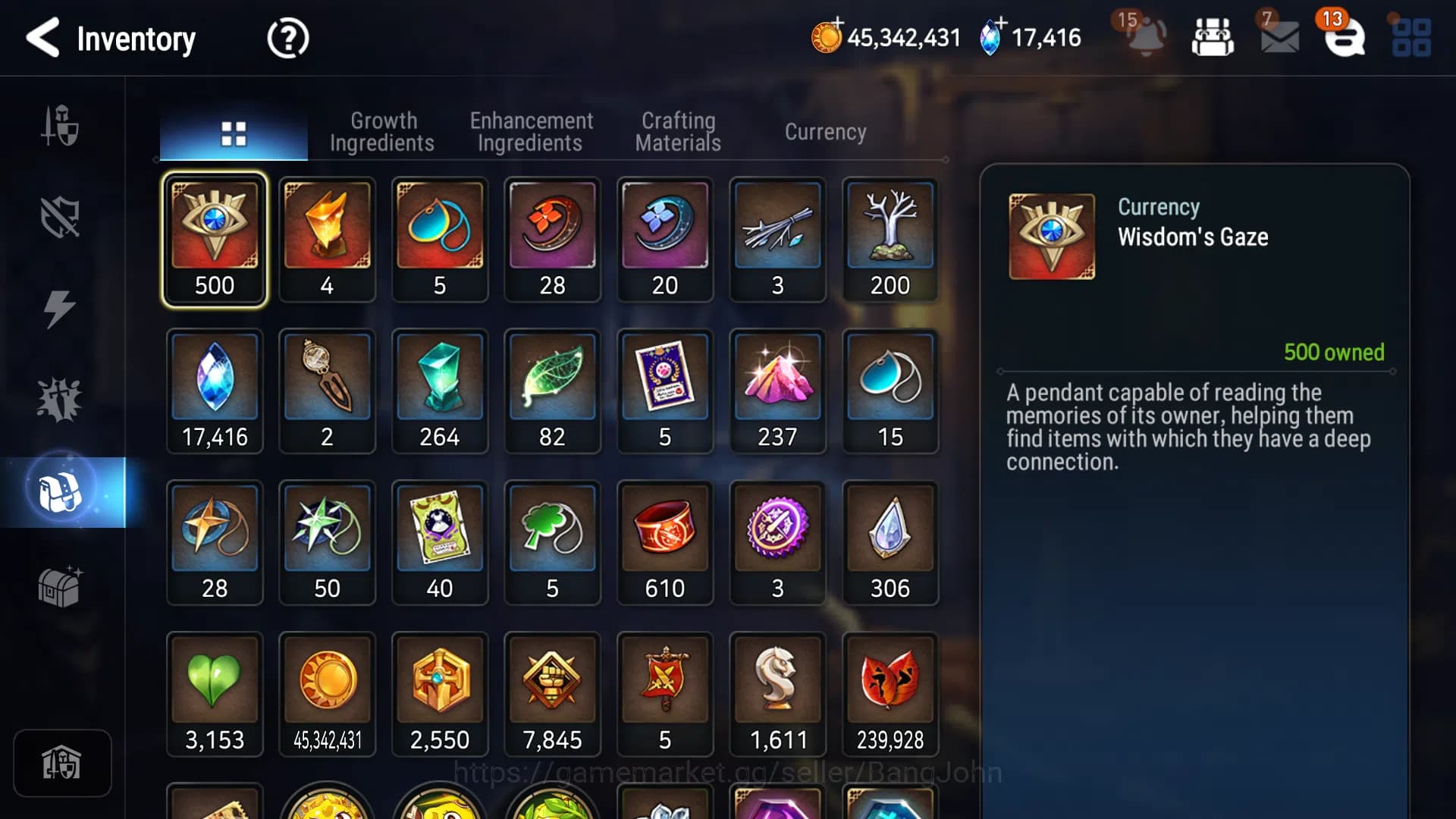
Task: Open the fortress icon at bottom sidebar
Action: [x=63, y=764]
